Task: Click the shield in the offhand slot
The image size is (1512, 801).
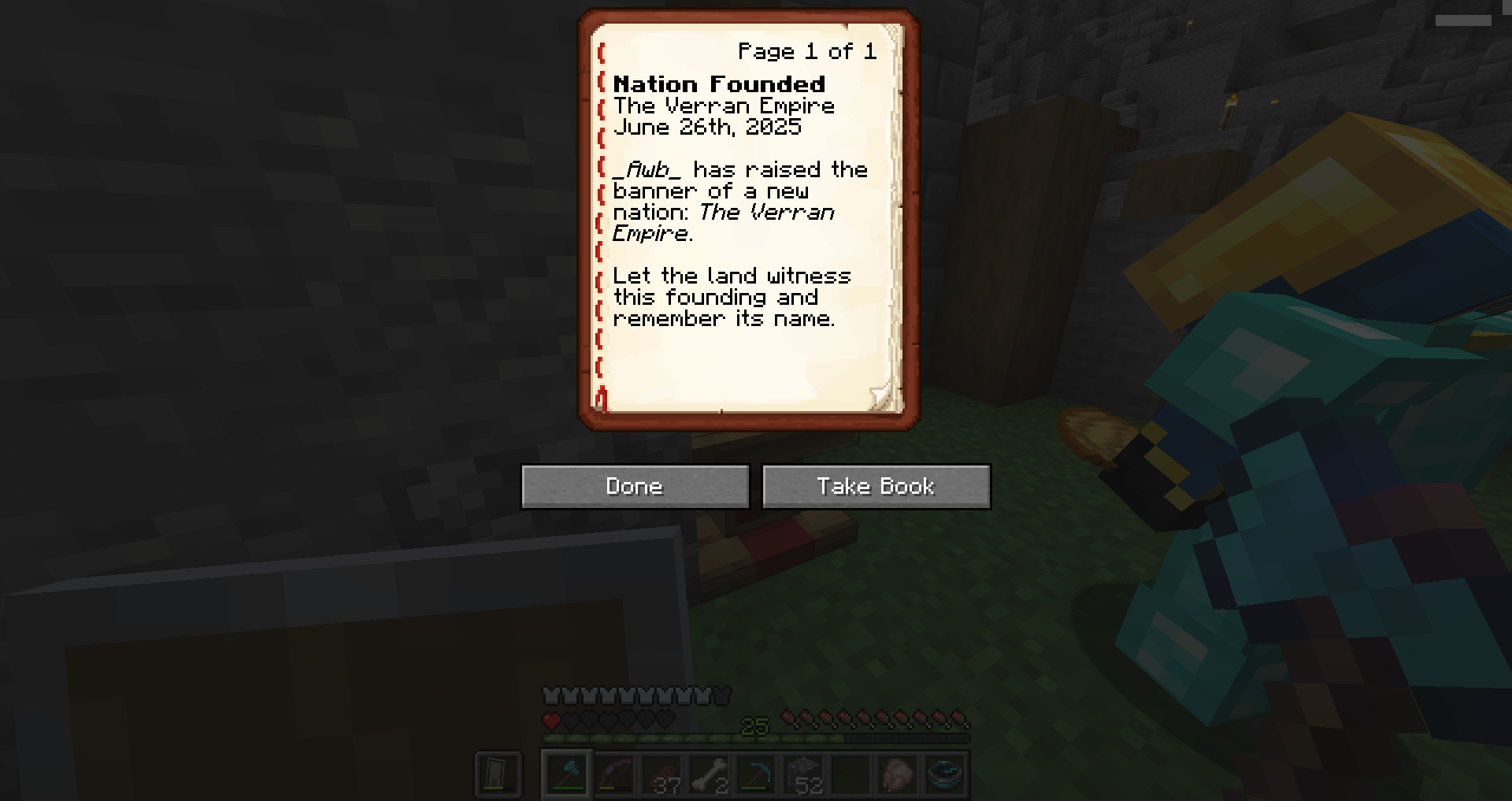Action: (x=498, y=775)
